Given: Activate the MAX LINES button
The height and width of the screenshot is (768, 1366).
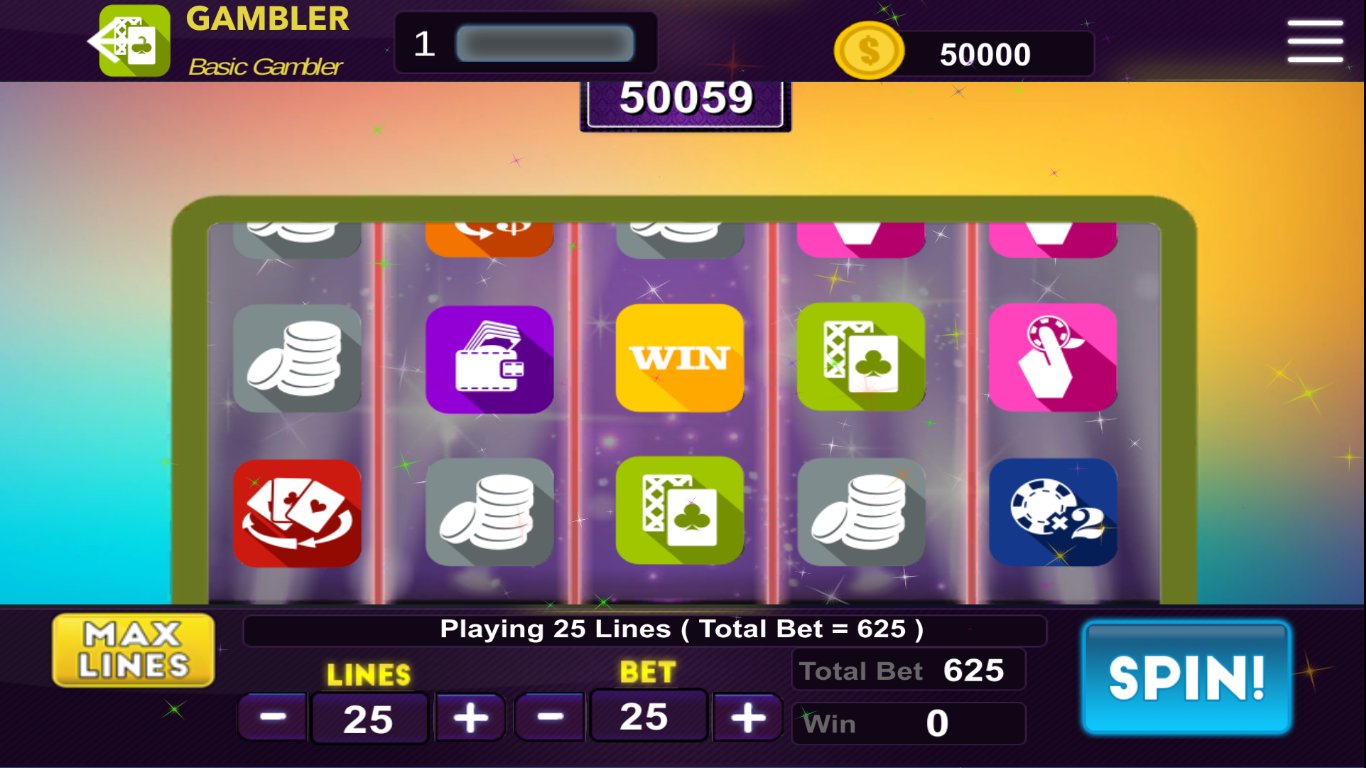Looking at the screenshot, I should pos(133,648).
